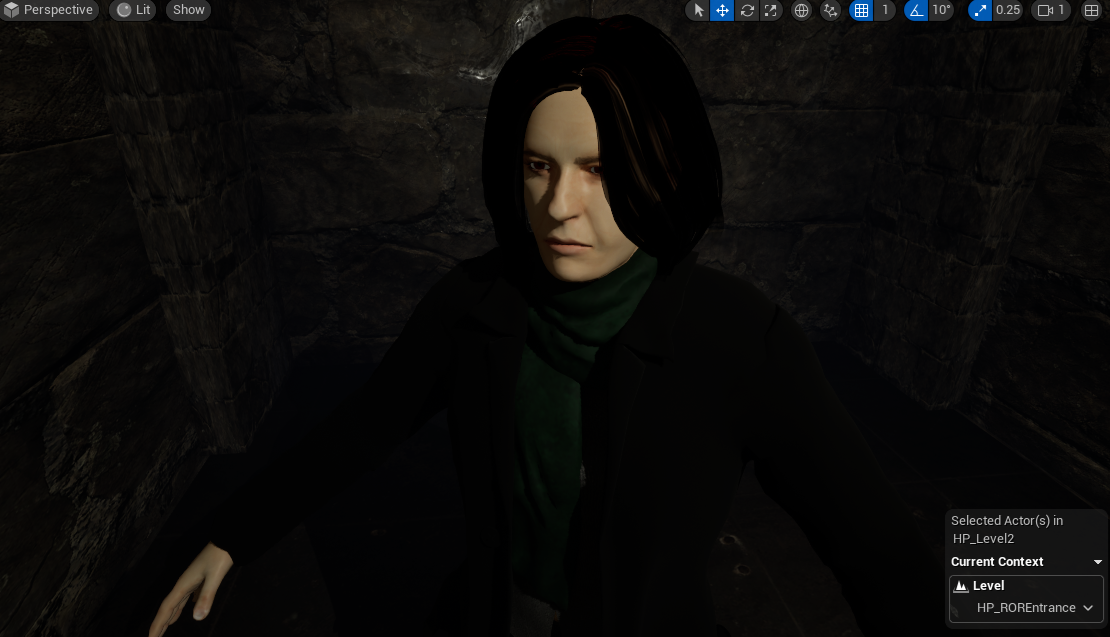This screenshot has width=1110, height=637.
Task: Activate the arrow select mode tool
Action: [x=697, y=10]
